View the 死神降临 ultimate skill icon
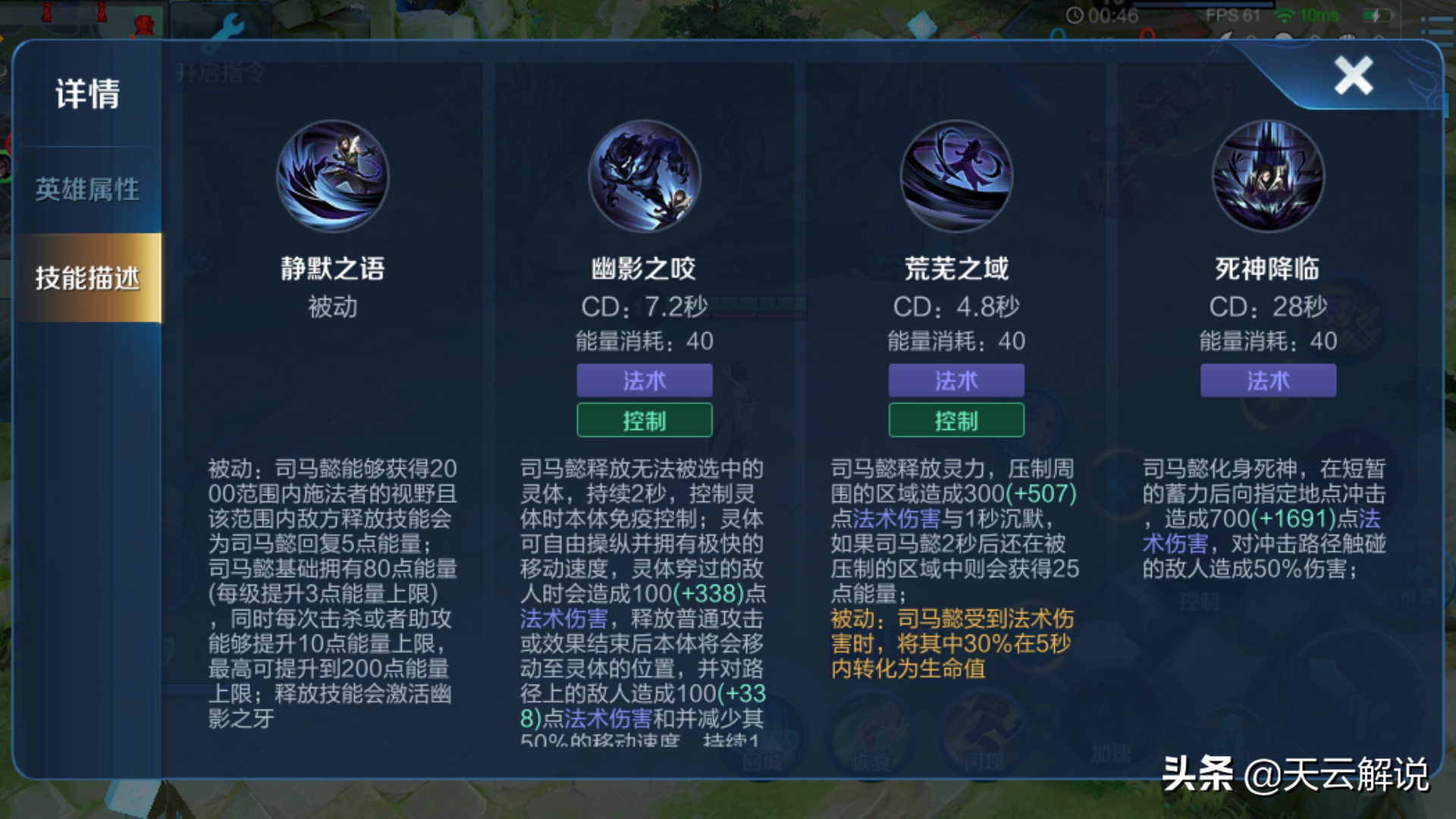Image resolution: width=1456 pixels, height=819 pixels. click(1268, 176)
